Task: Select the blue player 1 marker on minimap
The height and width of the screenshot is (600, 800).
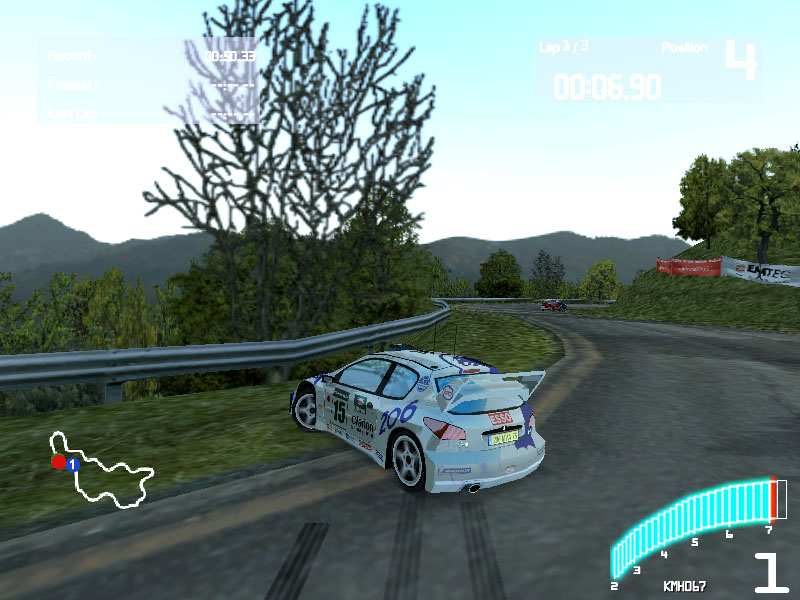Action: (73, 464)
